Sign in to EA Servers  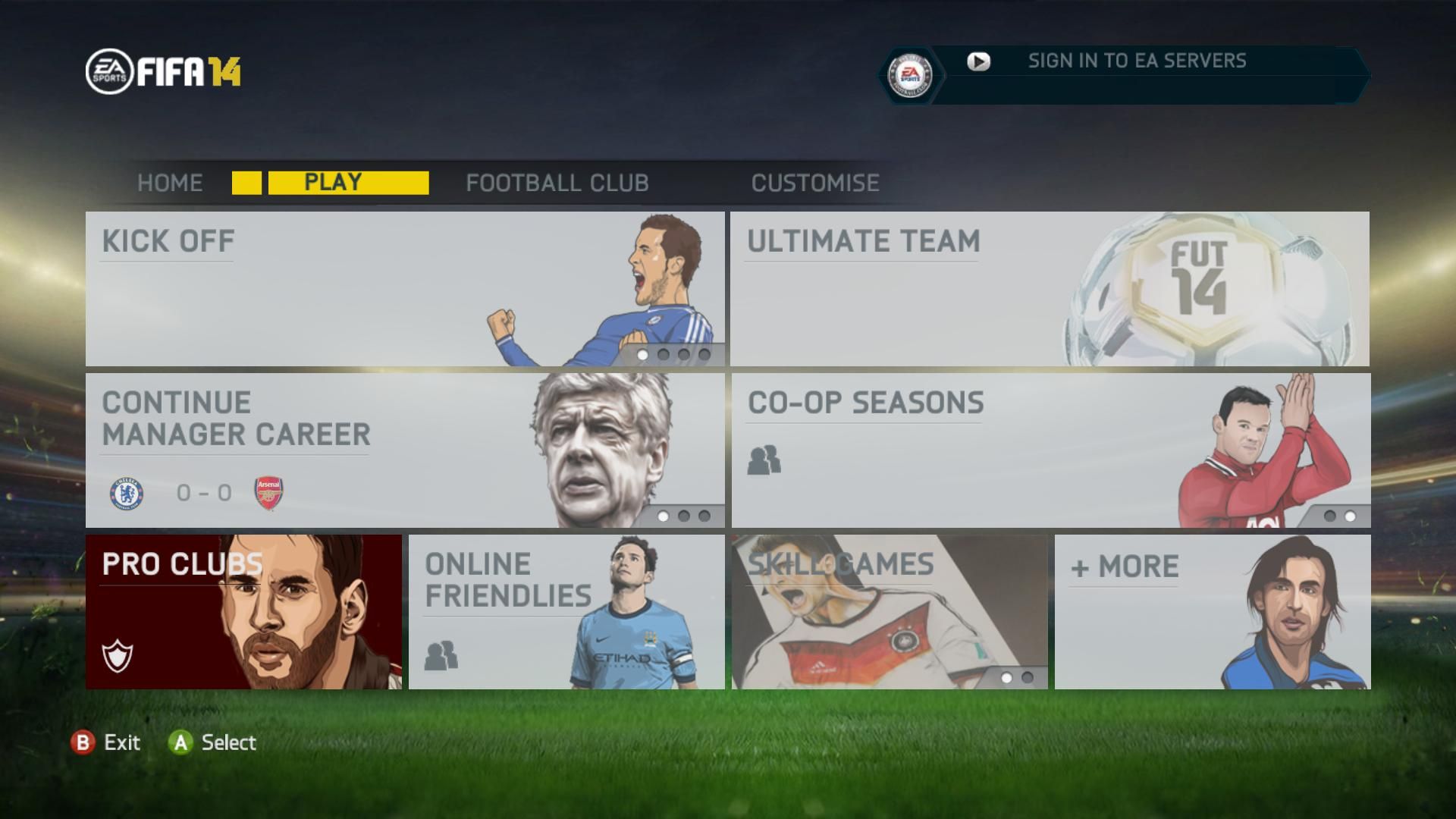[1136, 61]
